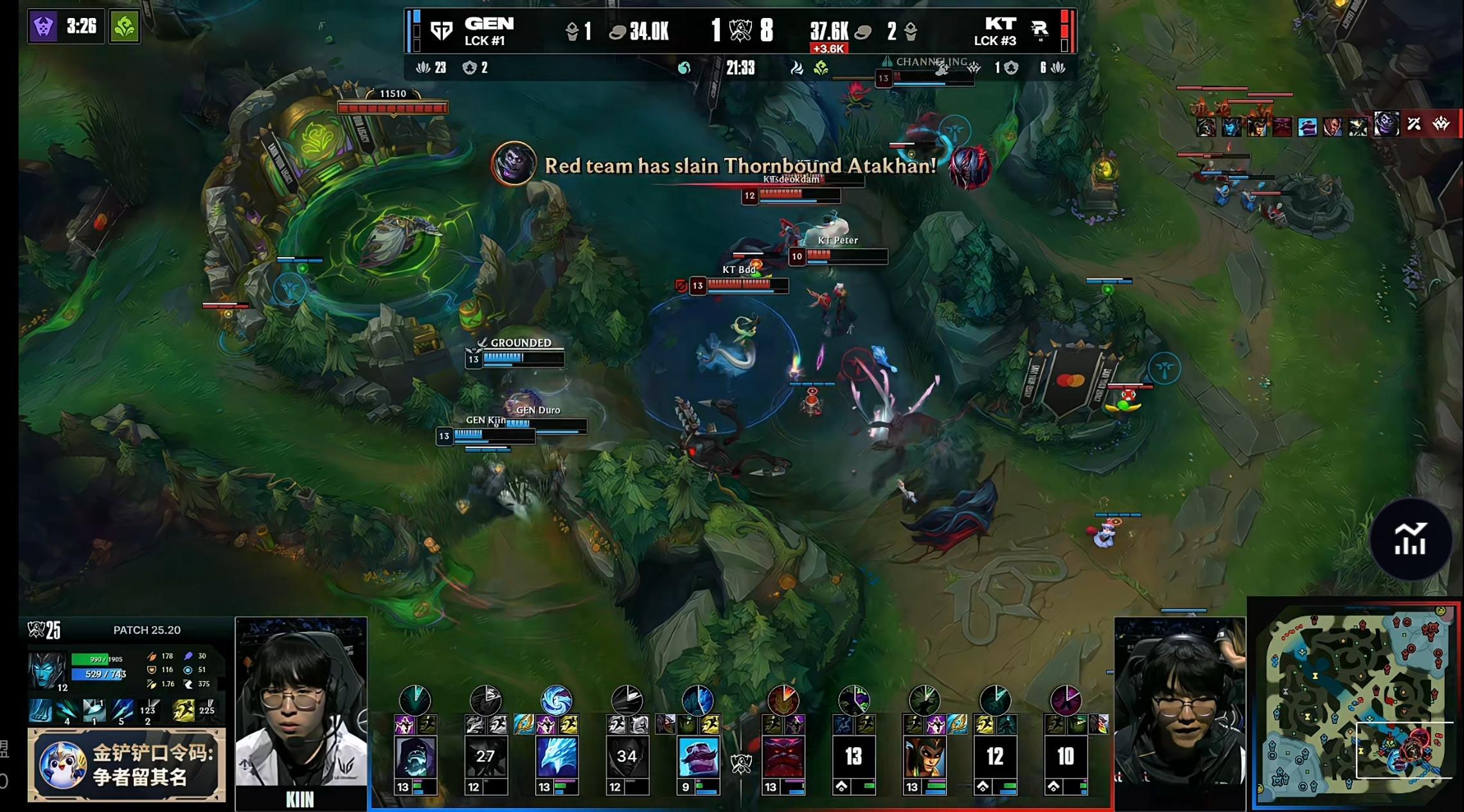Screen dimensions: 1464x812
Task: Click the dead champion portrait showing 34
Action: tap(627, 757)
